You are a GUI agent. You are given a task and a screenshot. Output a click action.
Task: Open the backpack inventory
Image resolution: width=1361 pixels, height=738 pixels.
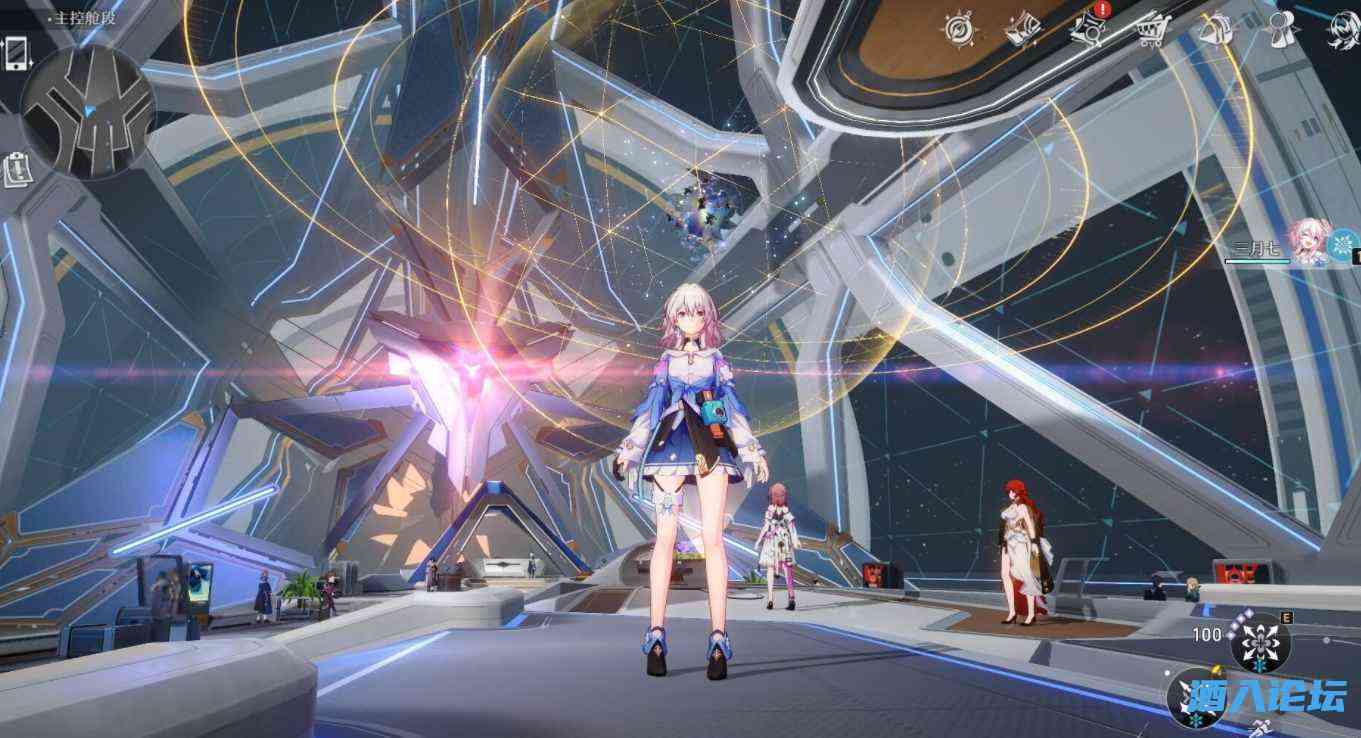coord(1214,30)
